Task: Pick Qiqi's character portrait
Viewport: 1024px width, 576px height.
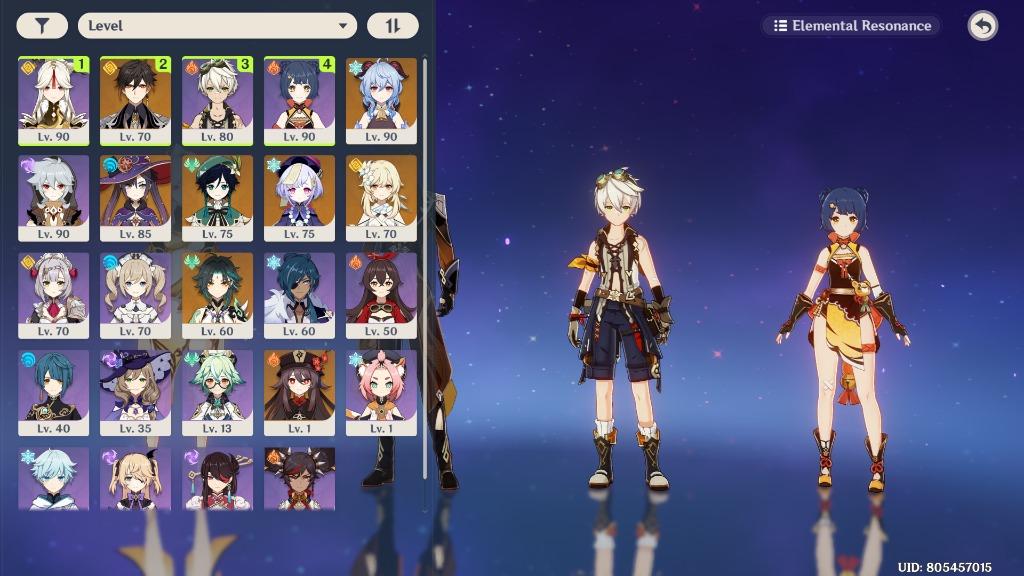Action: 299,197
